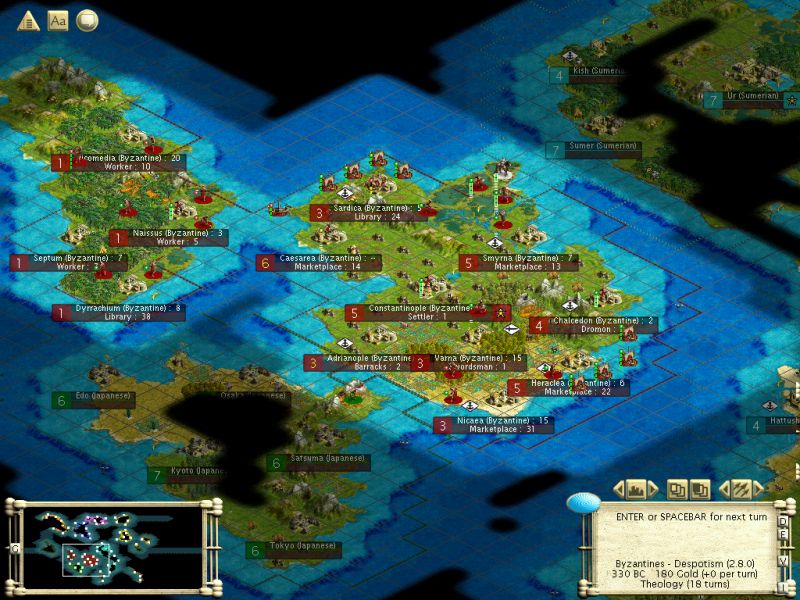Toggle the 'G' button beside the minimap
The image size is (800, 600).
15,548
